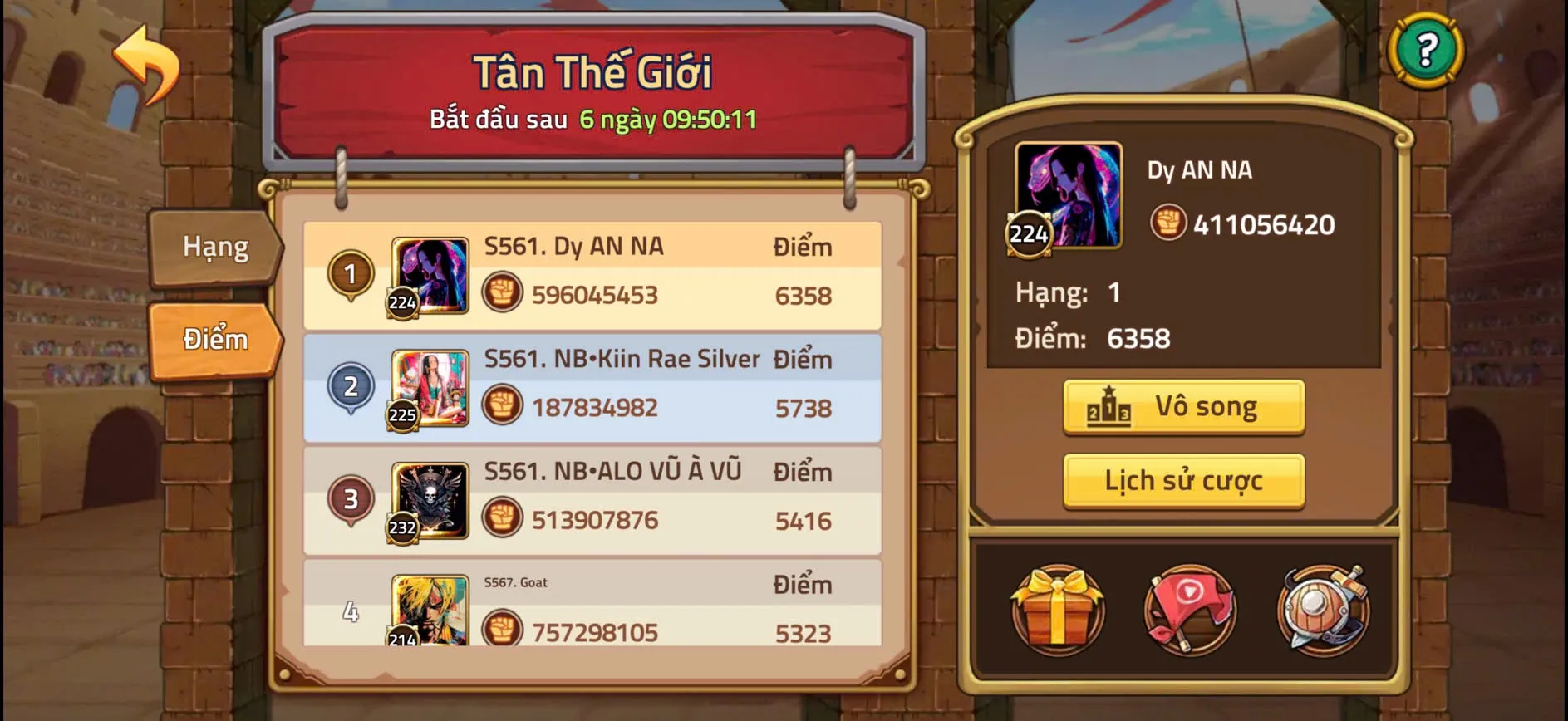The image size is (1568, 721).
Task: Switch to the Hạng tab
Action: pyautogui.click(x=213, y=247)
